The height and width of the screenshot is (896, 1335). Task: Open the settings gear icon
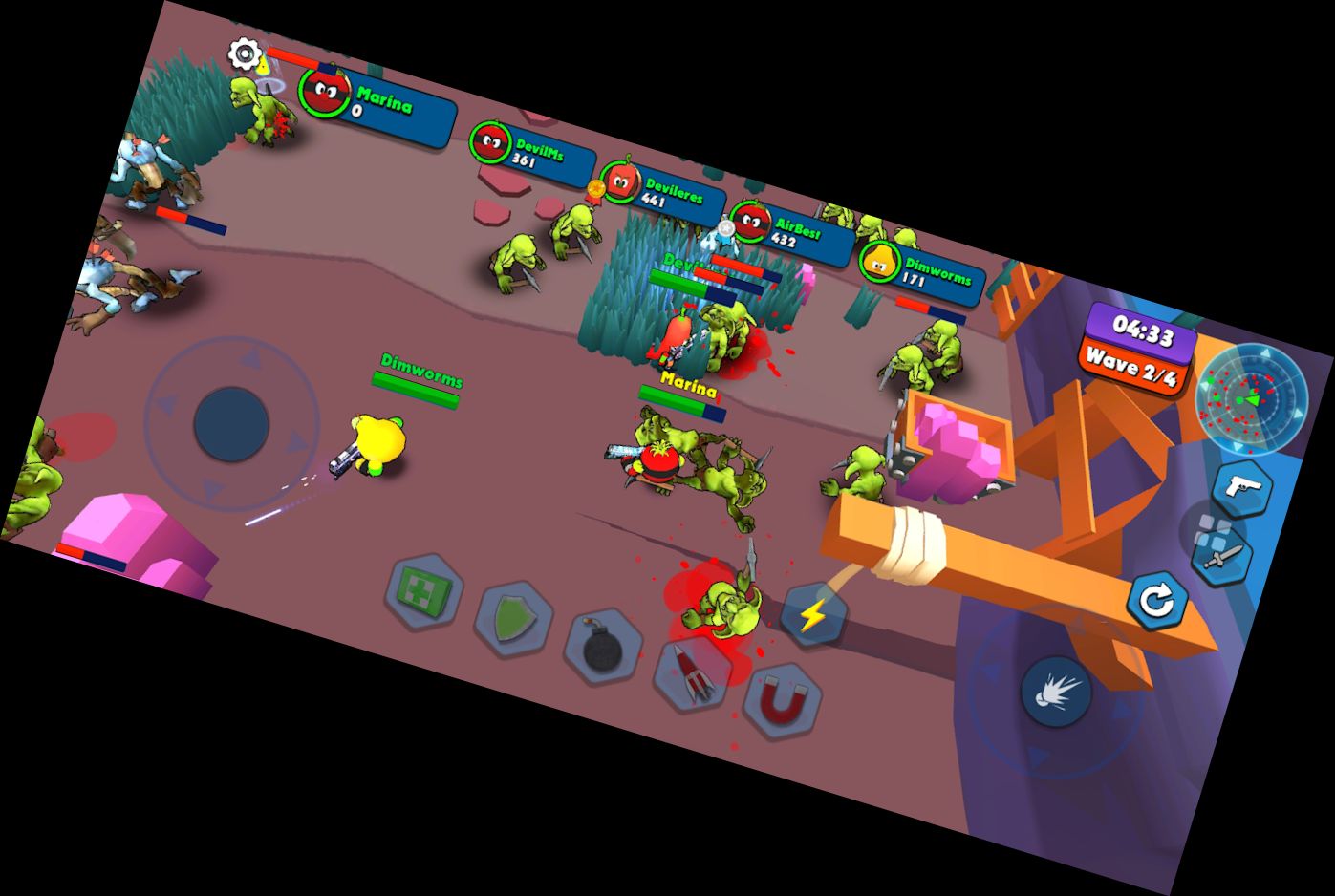(x=246, y=53)
